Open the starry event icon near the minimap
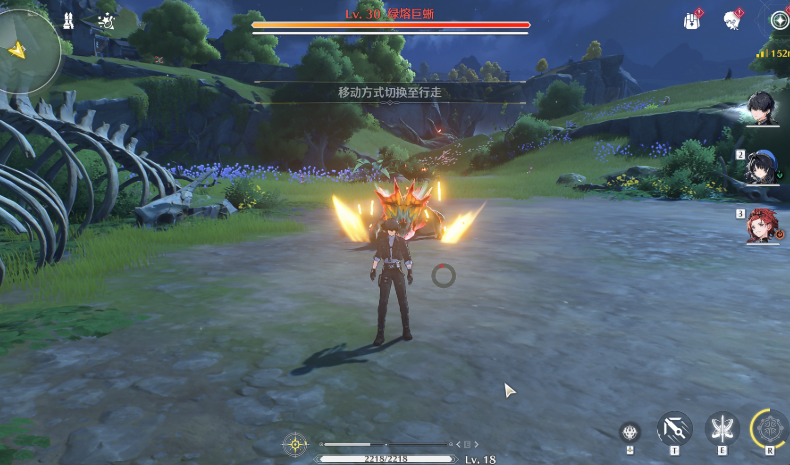The height and width of the screenshot is (465, 790). coord(105,19)
